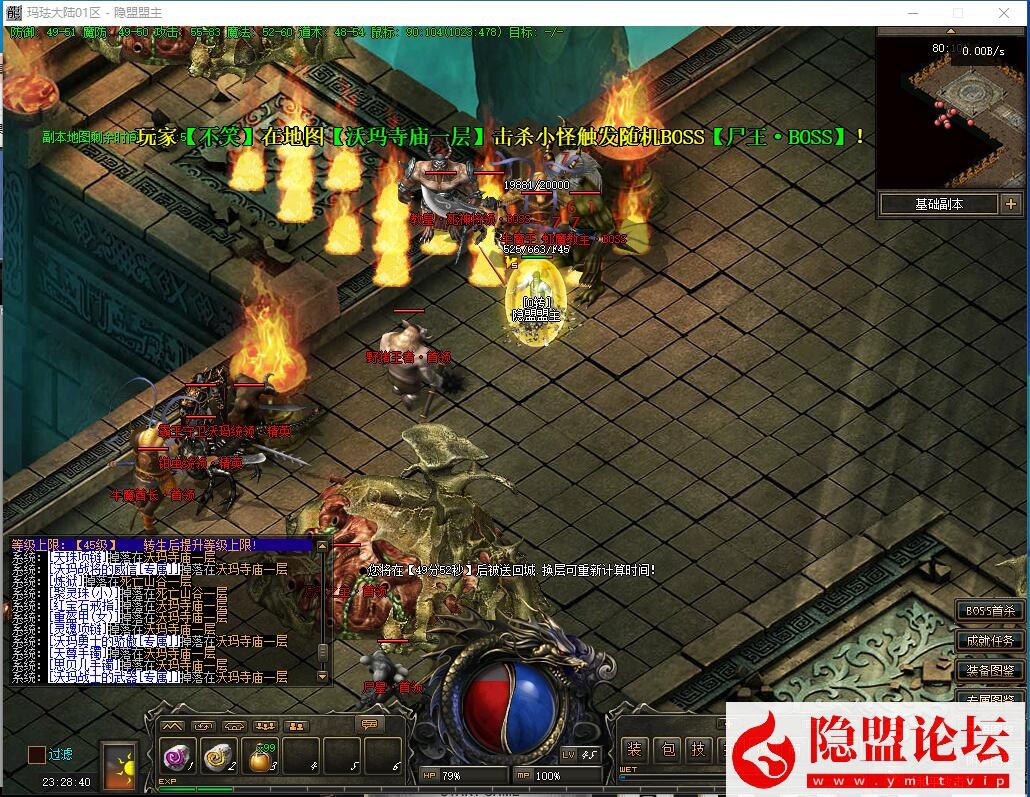Close the game window

point(1004,13)
